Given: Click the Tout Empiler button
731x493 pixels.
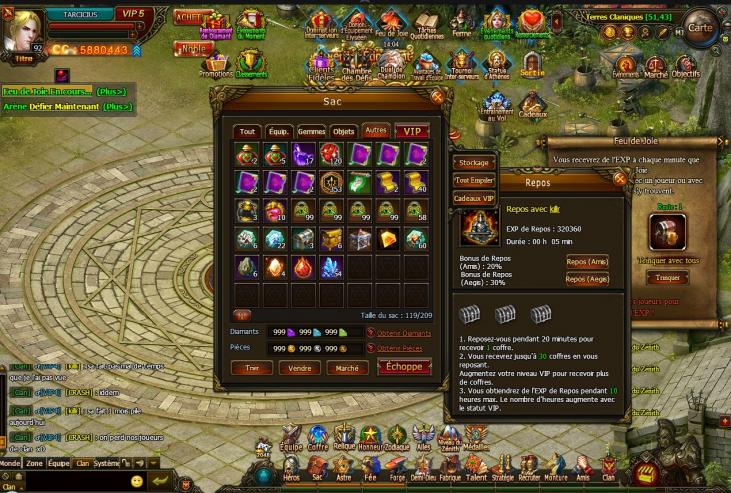Looking at the screenshot, I should 474,180.
